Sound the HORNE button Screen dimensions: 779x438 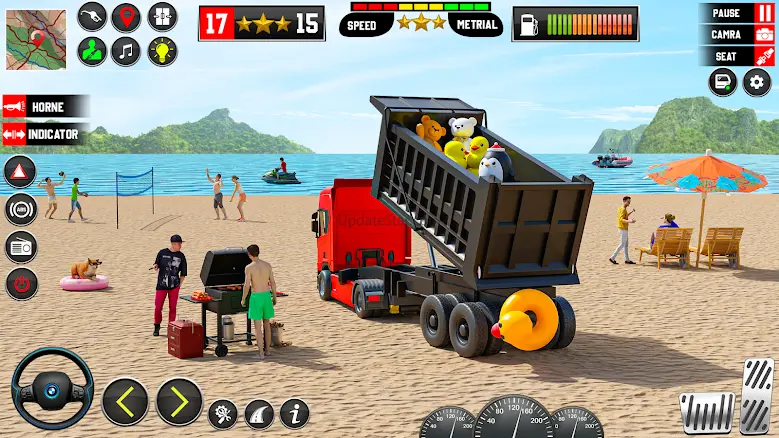[46, 107]
